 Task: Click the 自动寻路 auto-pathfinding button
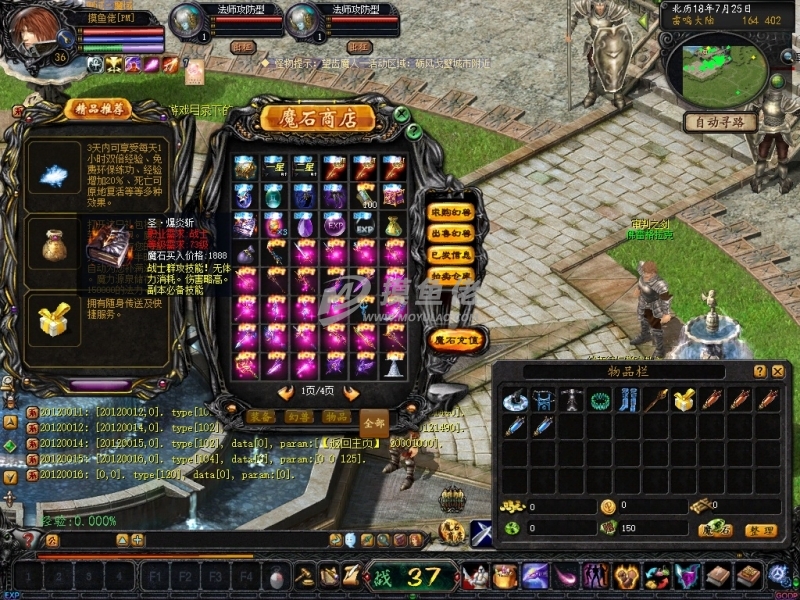719,122
